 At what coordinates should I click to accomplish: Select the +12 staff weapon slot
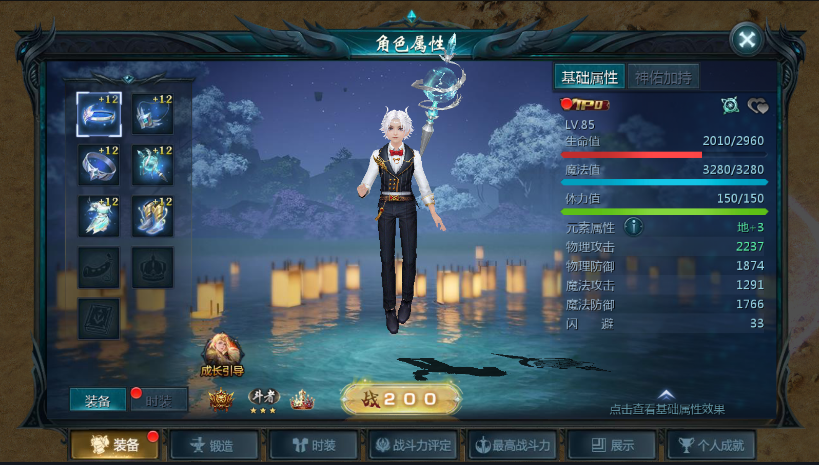tap(153, 165)
